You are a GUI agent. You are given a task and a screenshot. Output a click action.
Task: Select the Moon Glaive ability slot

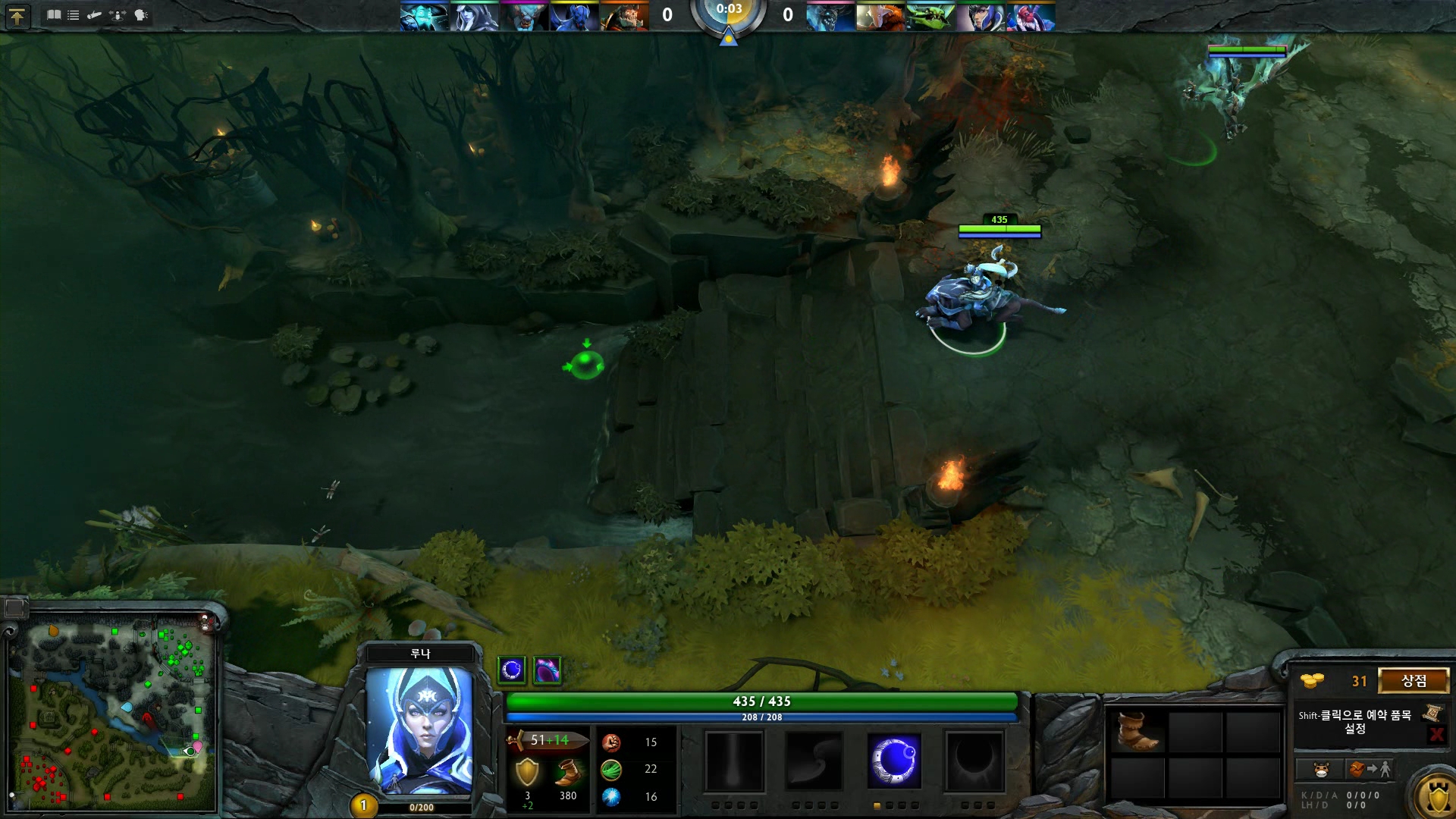tap(814, 761)
